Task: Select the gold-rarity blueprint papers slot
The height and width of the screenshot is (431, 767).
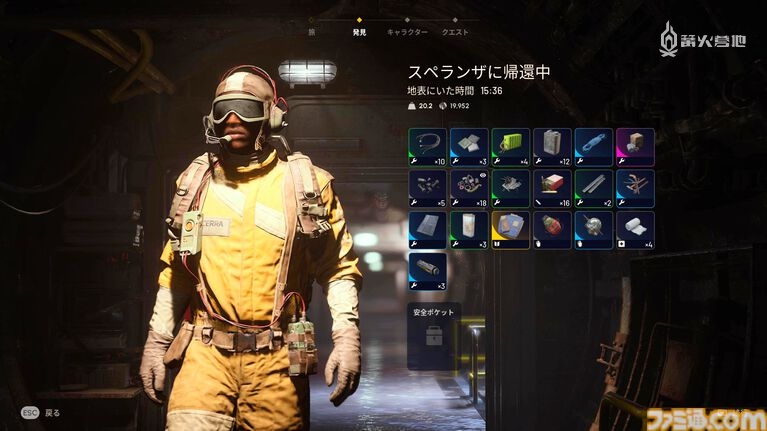Action: click(510, 229)
